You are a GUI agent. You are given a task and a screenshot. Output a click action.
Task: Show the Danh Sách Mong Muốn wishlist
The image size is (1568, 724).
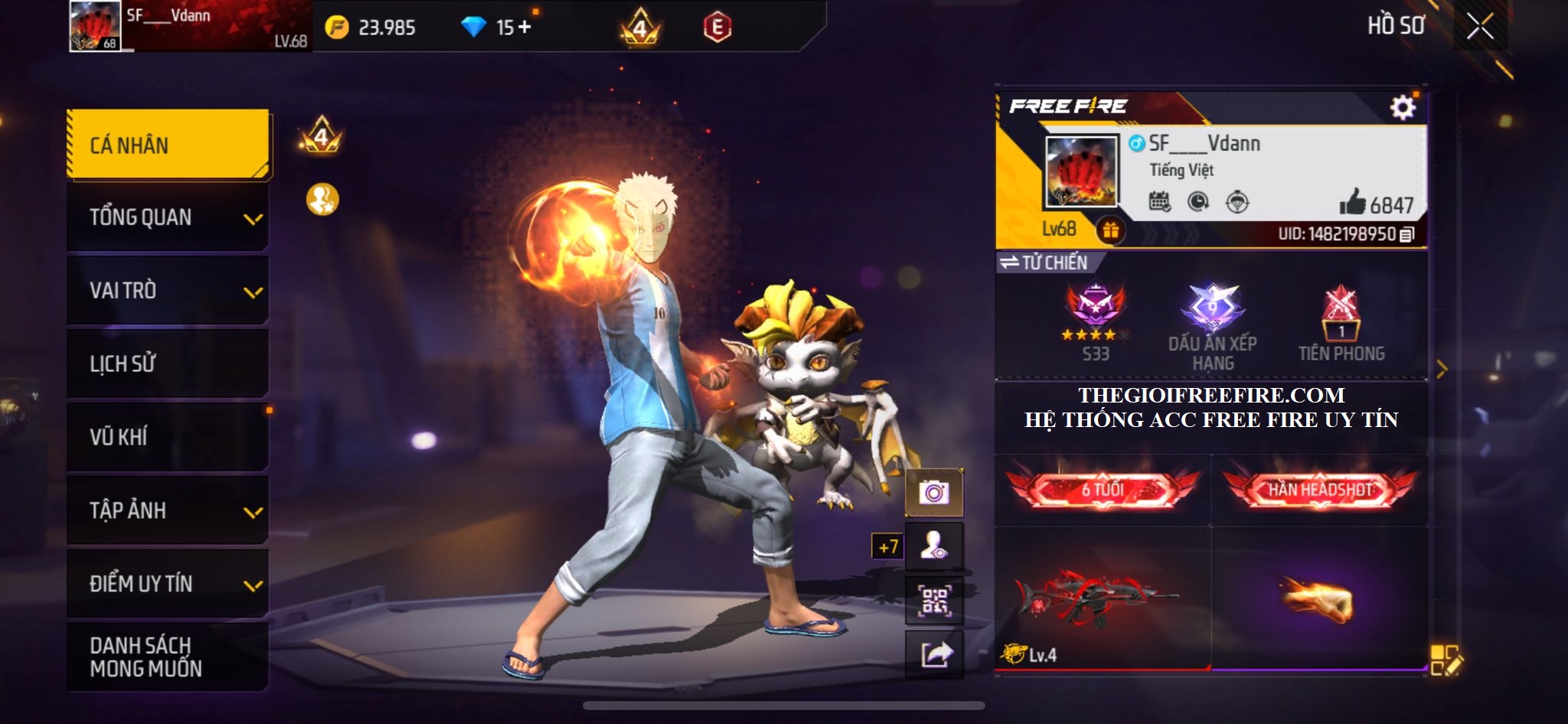coord(168,657)
